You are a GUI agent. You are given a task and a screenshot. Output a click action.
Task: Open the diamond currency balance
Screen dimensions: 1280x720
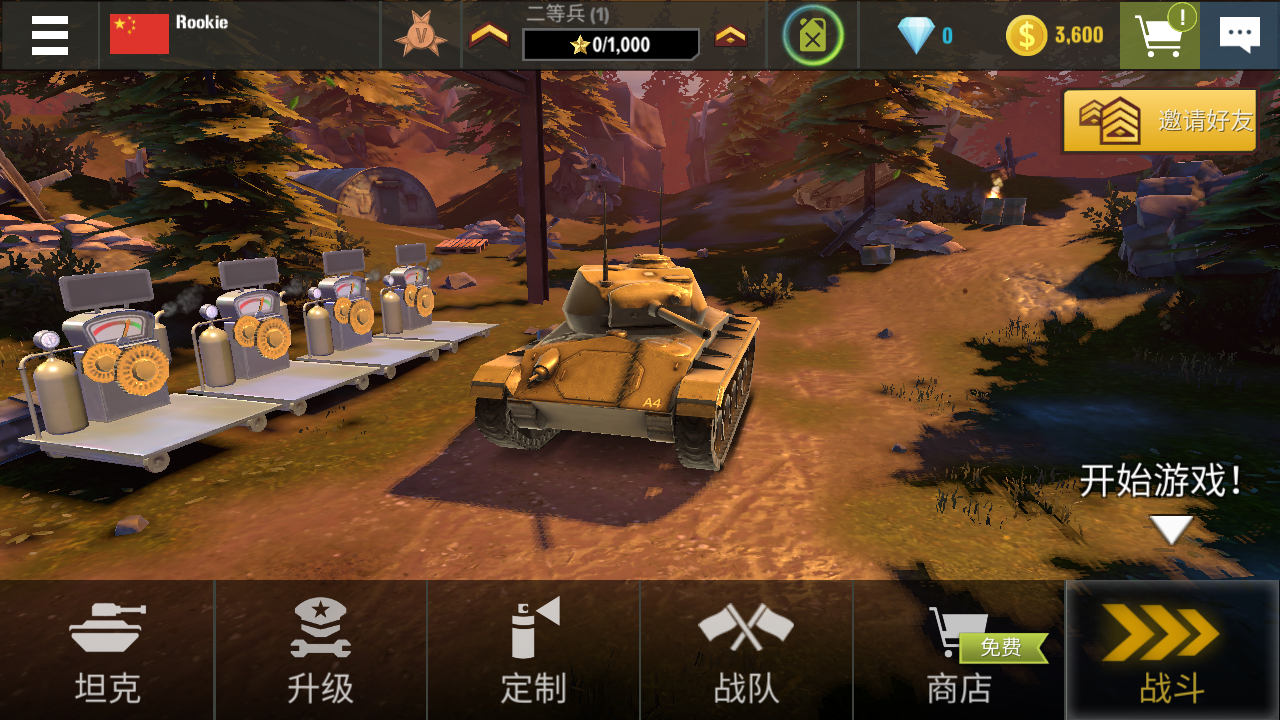click(x=925, y=36)
